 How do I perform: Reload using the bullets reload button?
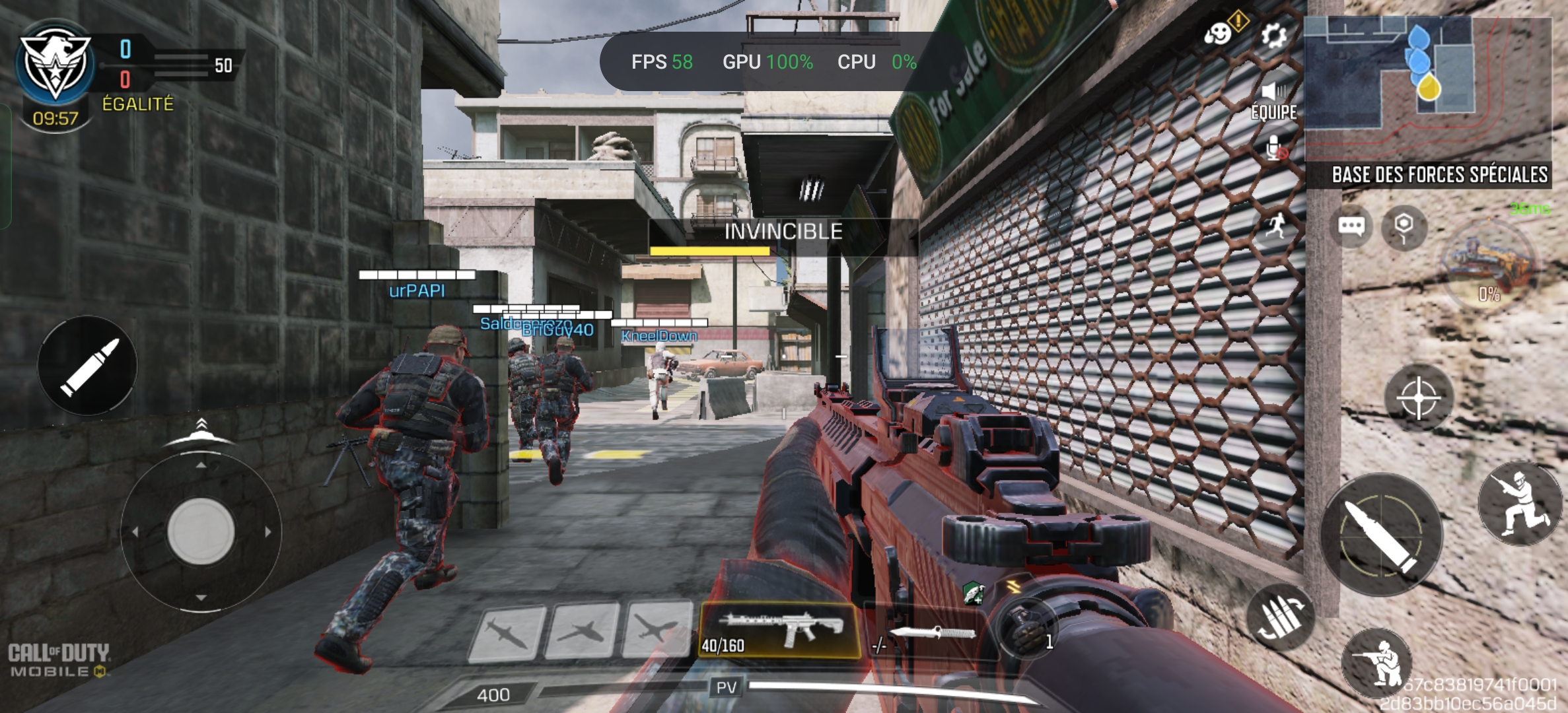[1280, 617]
